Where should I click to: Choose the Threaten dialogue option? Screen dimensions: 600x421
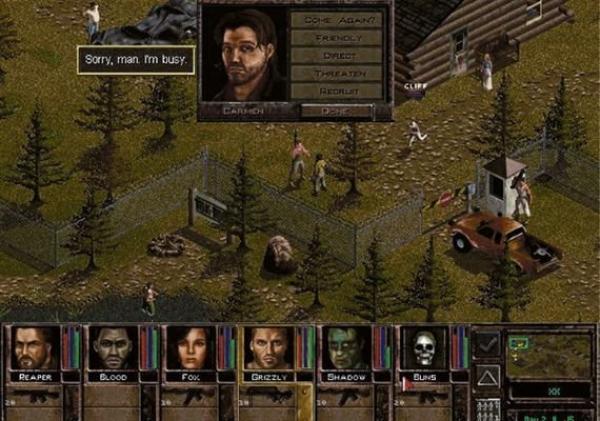point(336,73)
